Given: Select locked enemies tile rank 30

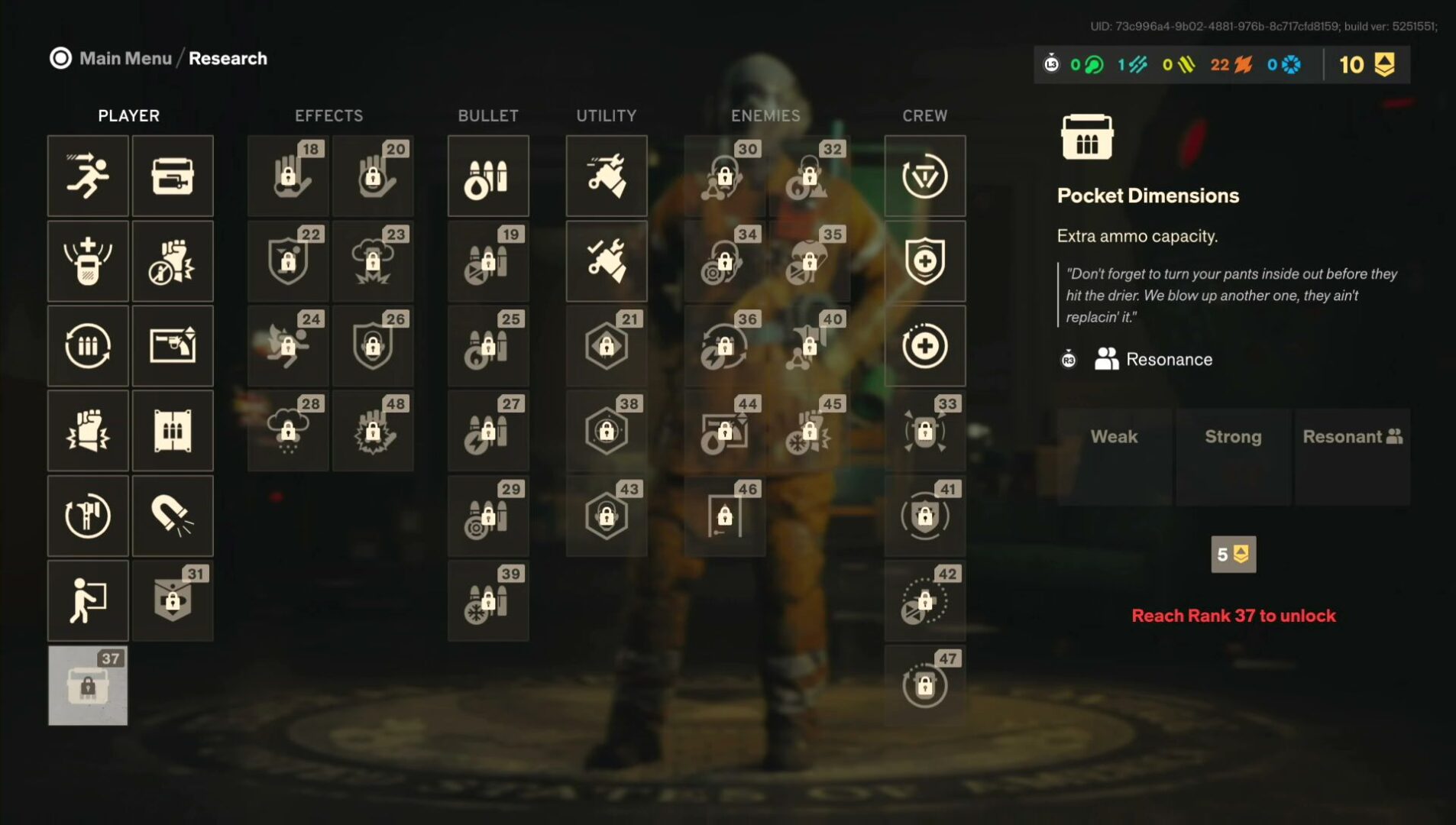Looking at the screenshot, I should click(725, 176).
